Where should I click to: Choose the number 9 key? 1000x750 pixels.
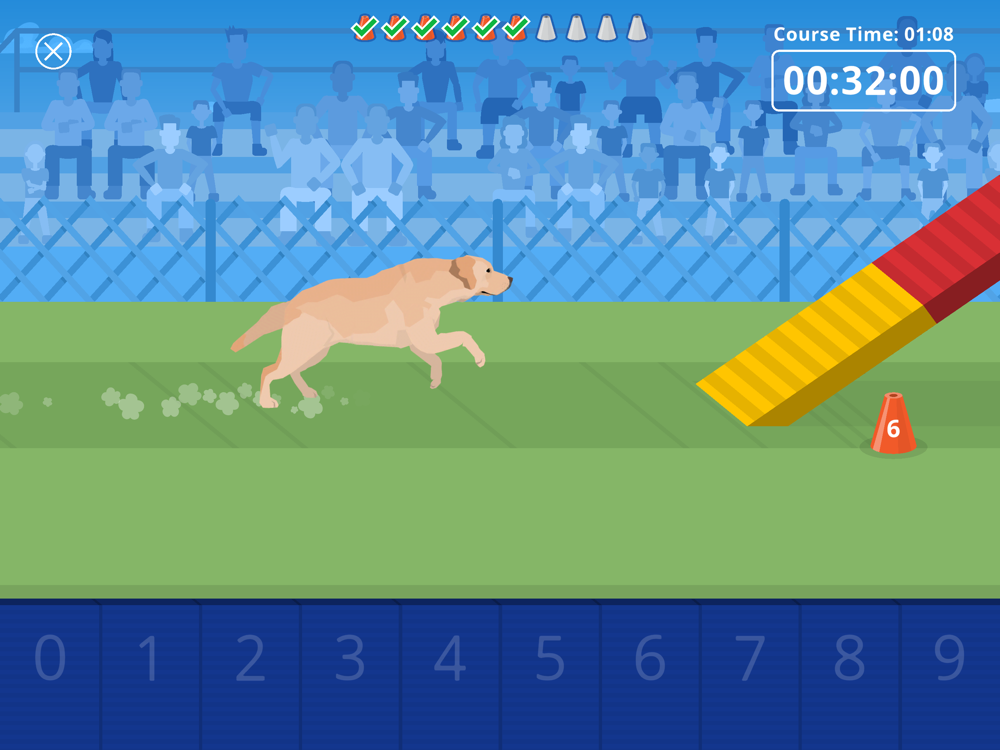pyautogui.click(x=949, y=660)
